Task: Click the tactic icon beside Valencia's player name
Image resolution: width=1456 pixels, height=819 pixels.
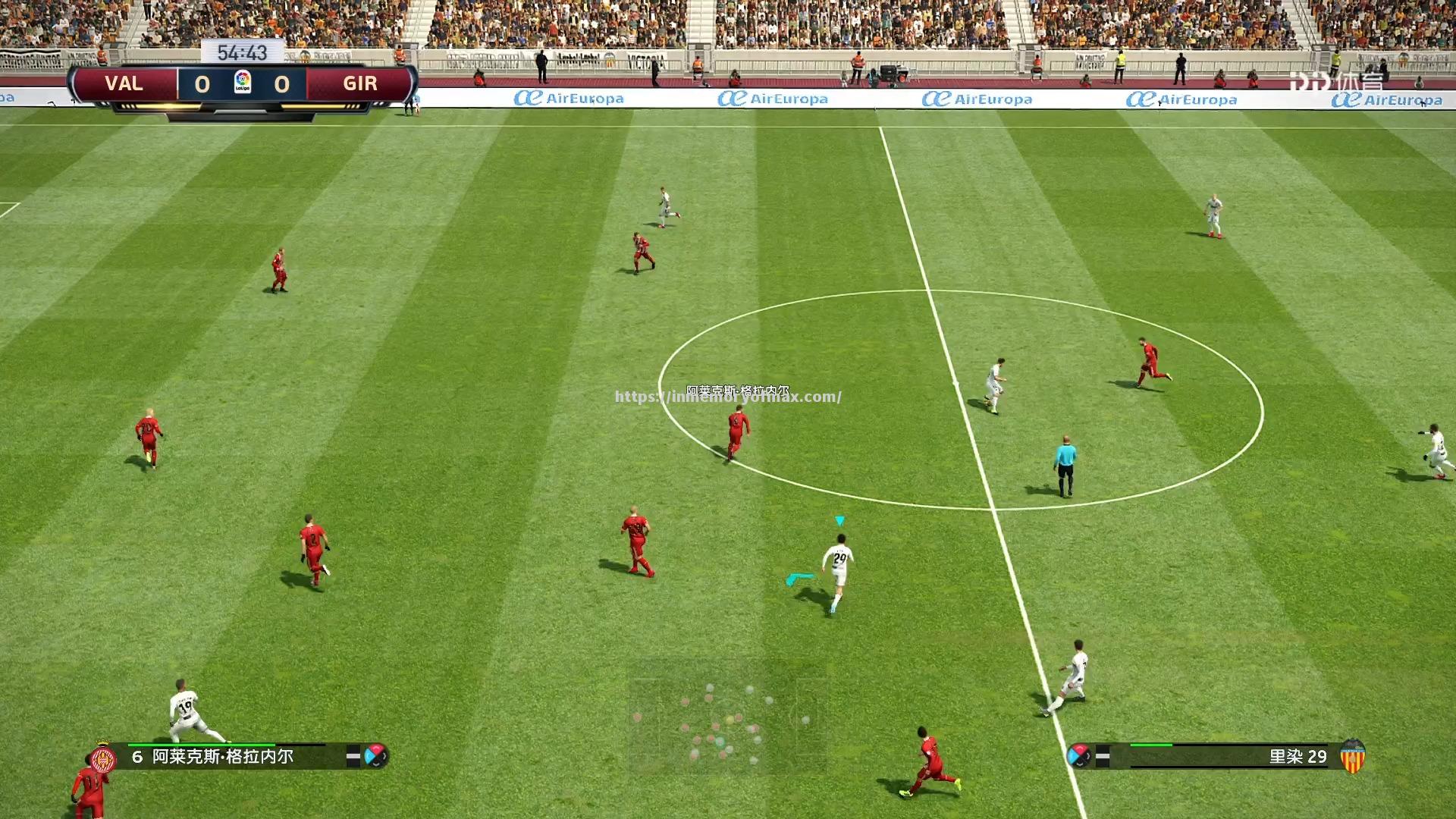Action: 1078,756
